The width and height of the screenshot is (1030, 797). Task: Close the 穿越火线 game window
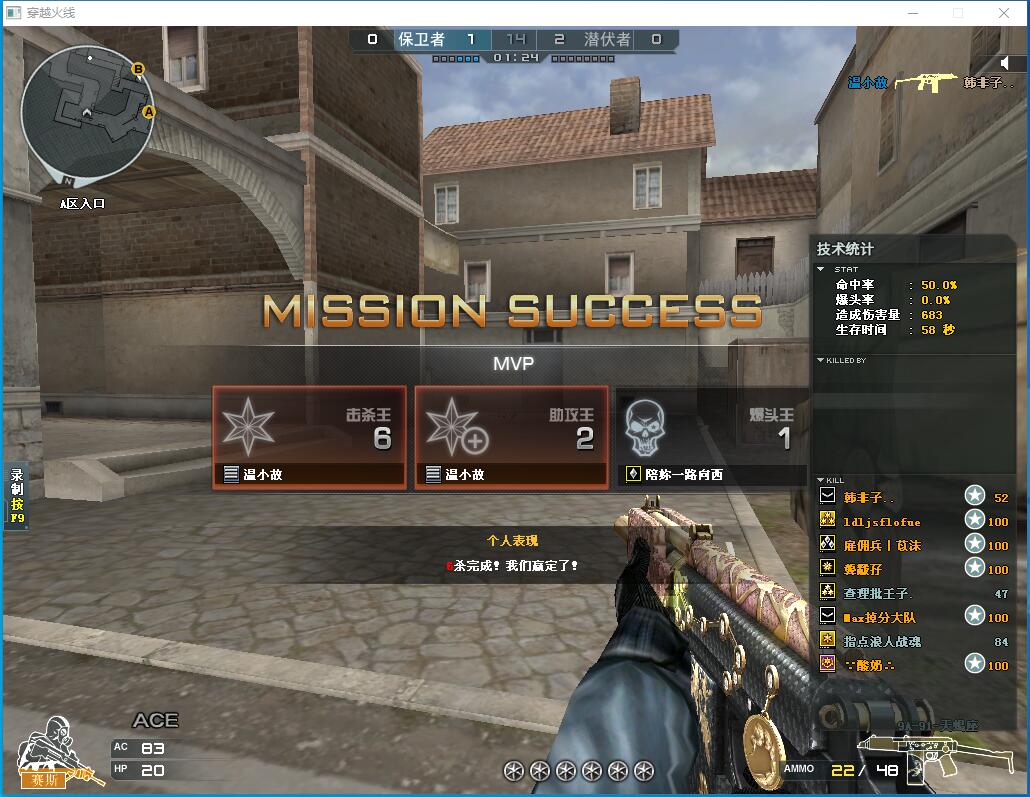coord(1004,13)
